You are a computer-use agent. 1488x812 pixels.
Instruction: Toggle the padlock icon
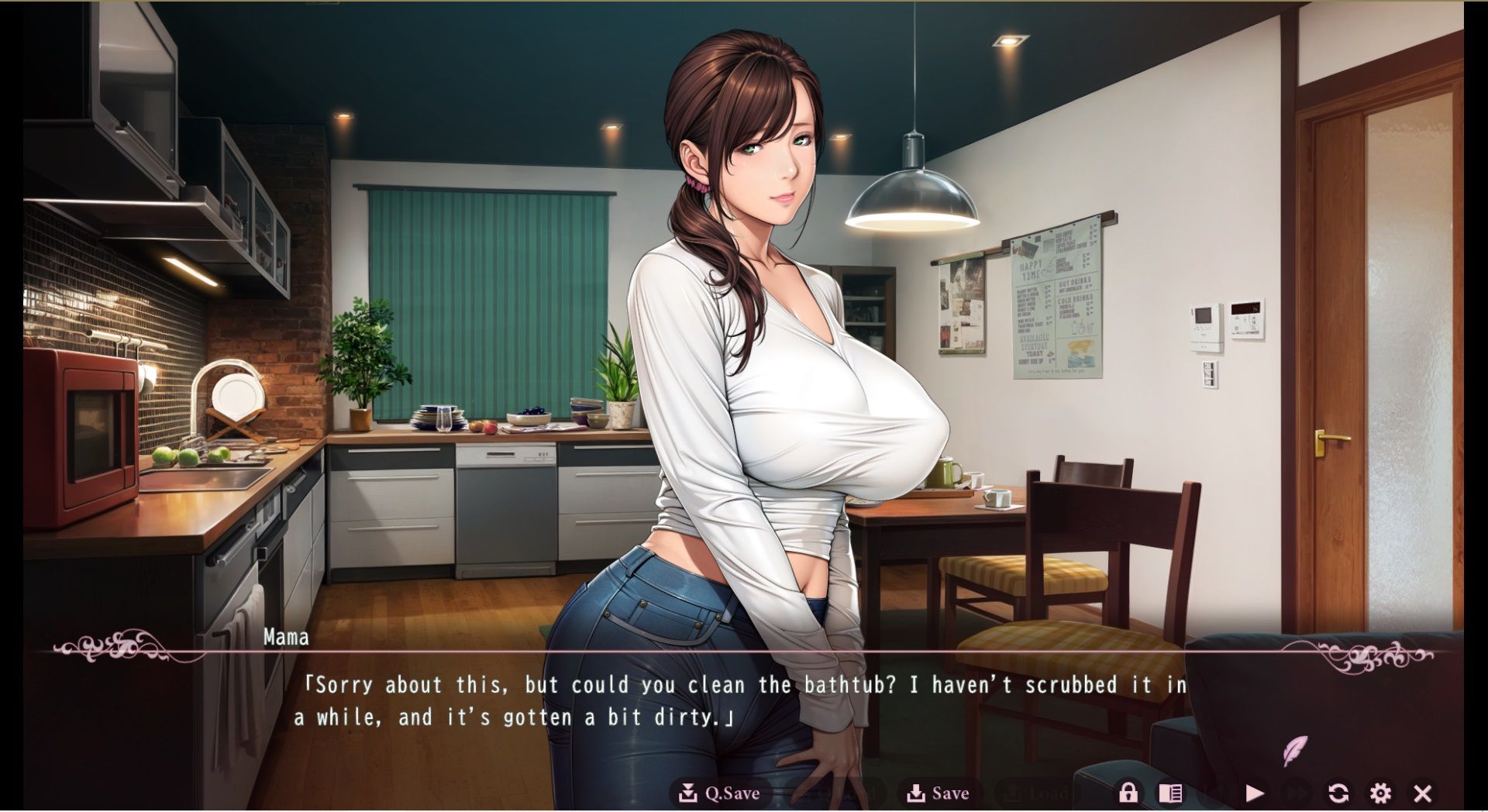(x=1128, y=793)
